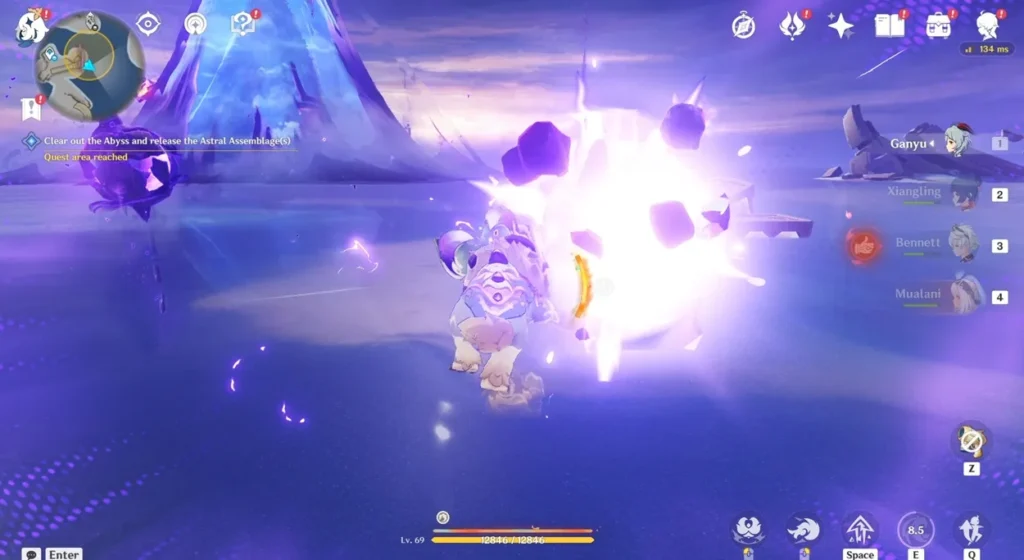Open the quest bookmark icon below the minimap

(x=30, y=107)
